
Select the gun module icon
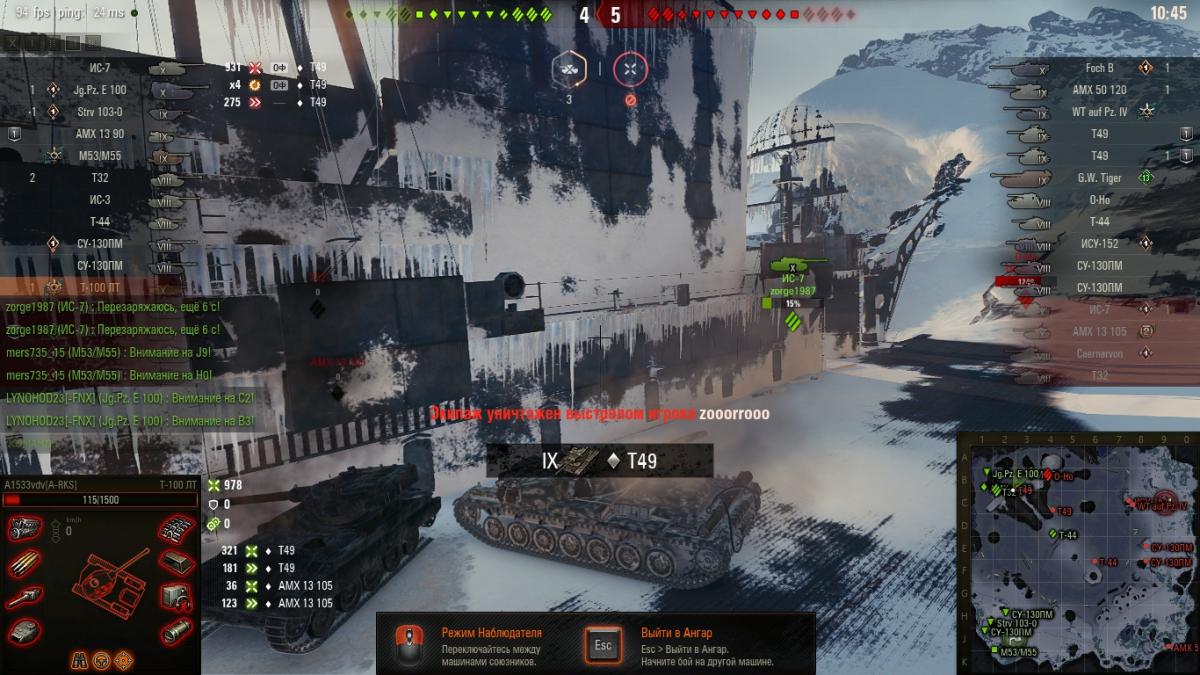24,598
